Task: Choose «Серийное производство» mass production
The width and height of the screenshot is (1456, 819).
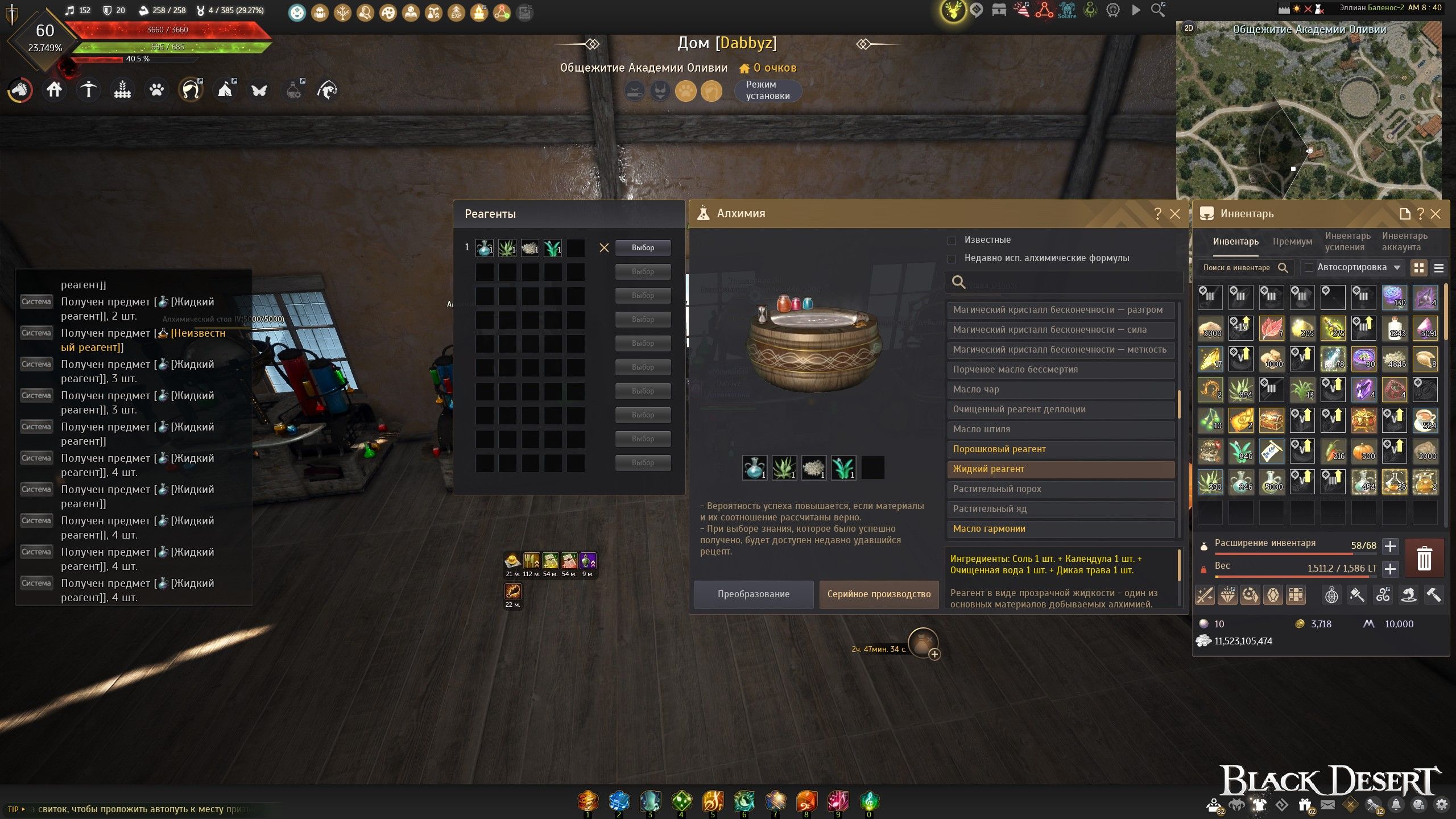Action: click(879, 594)
